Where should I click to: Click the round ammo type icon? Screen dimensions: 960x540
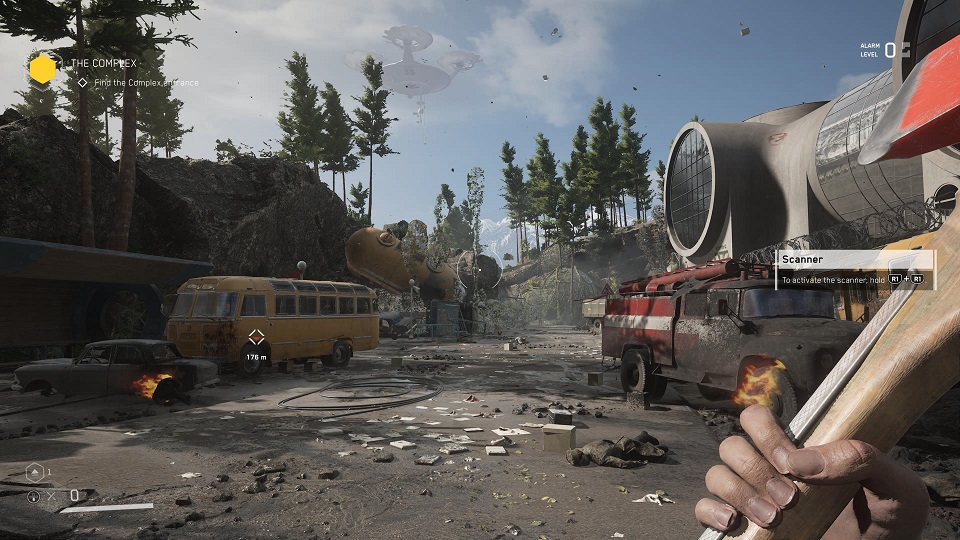(x=34, y=495)
